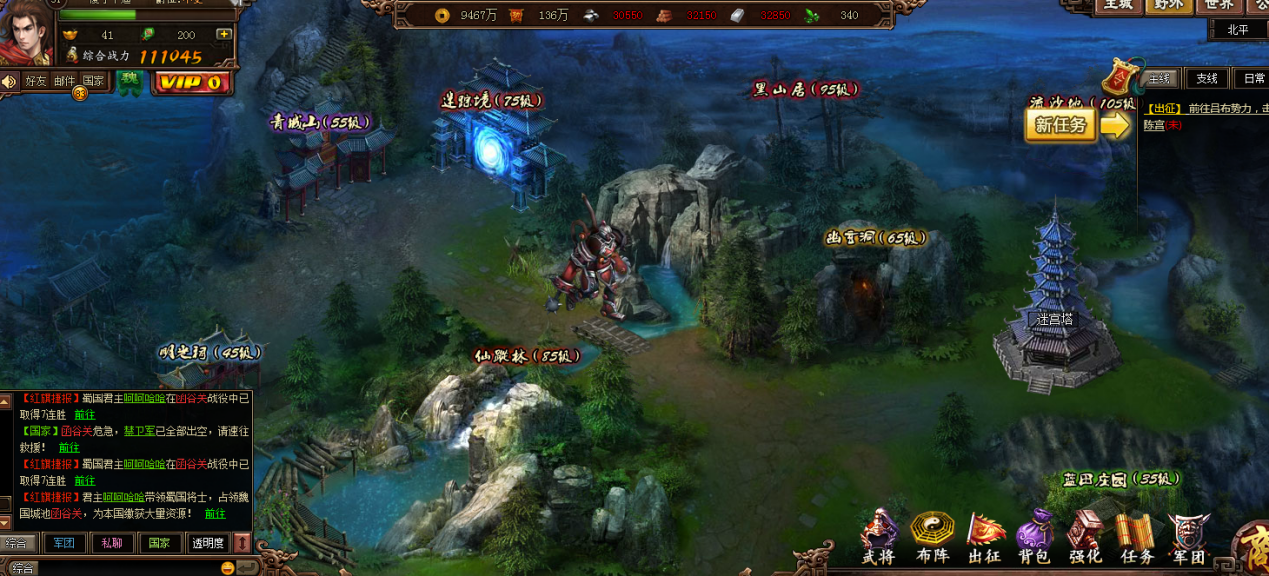This screenshot has width=1269, height=576.
Task: Click the yellow 新任务 button
Action: pyautogui.click(x=1061, y=125)
